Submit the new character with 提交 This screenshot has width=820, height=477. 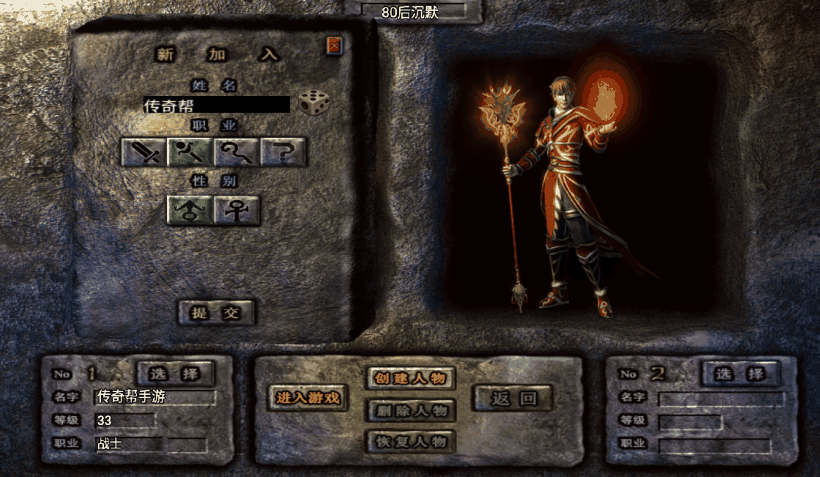pos(216,312)
